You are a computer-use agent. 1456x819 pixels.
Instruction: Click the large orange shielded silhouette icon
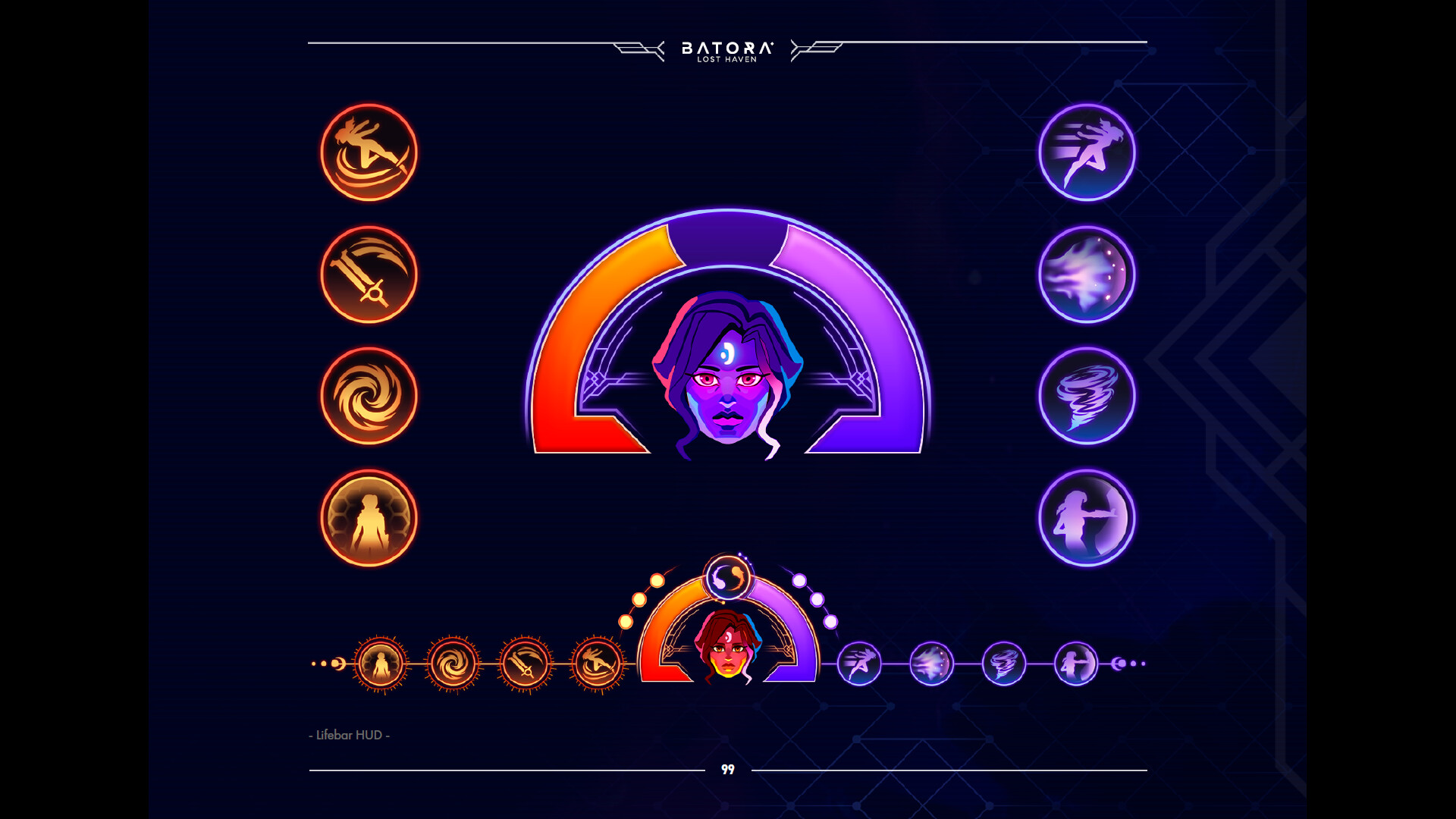pos(369,518)
